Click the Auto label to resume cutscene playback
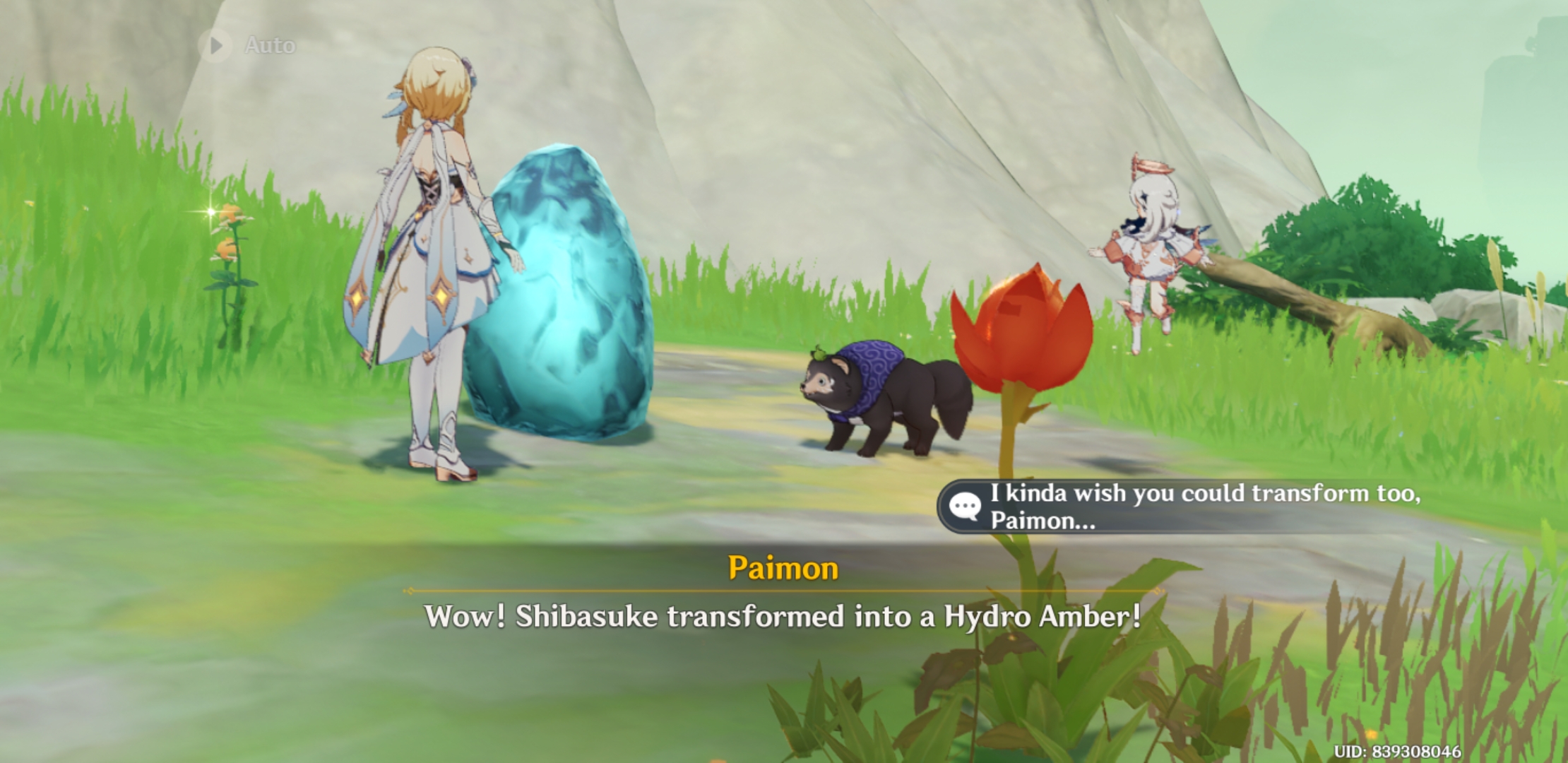Viewport: 1568px width, 763px height. (x=271, y=45)
